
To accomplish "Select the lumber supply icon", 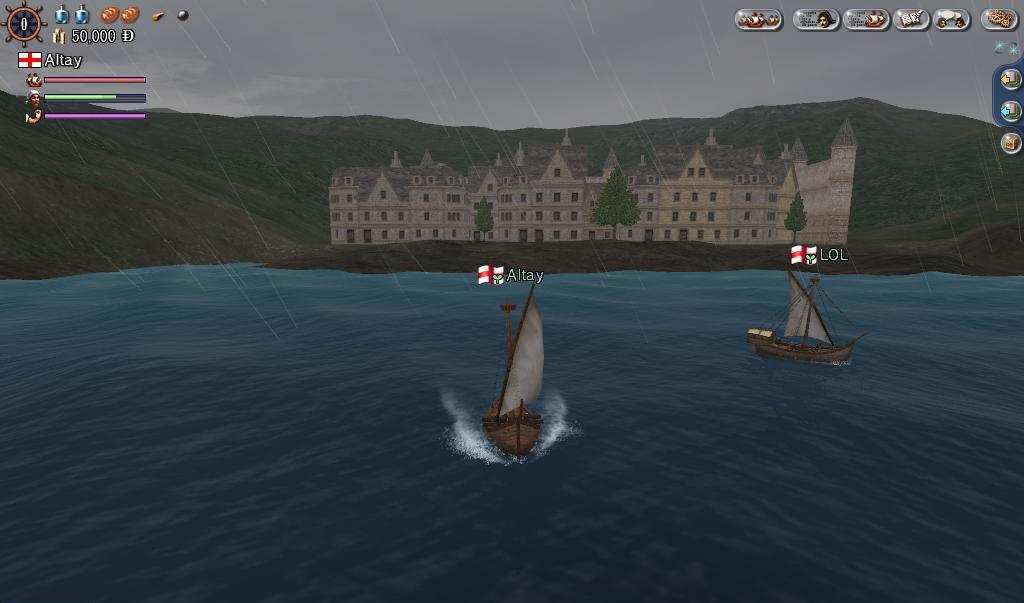I will tap(158, 16).
